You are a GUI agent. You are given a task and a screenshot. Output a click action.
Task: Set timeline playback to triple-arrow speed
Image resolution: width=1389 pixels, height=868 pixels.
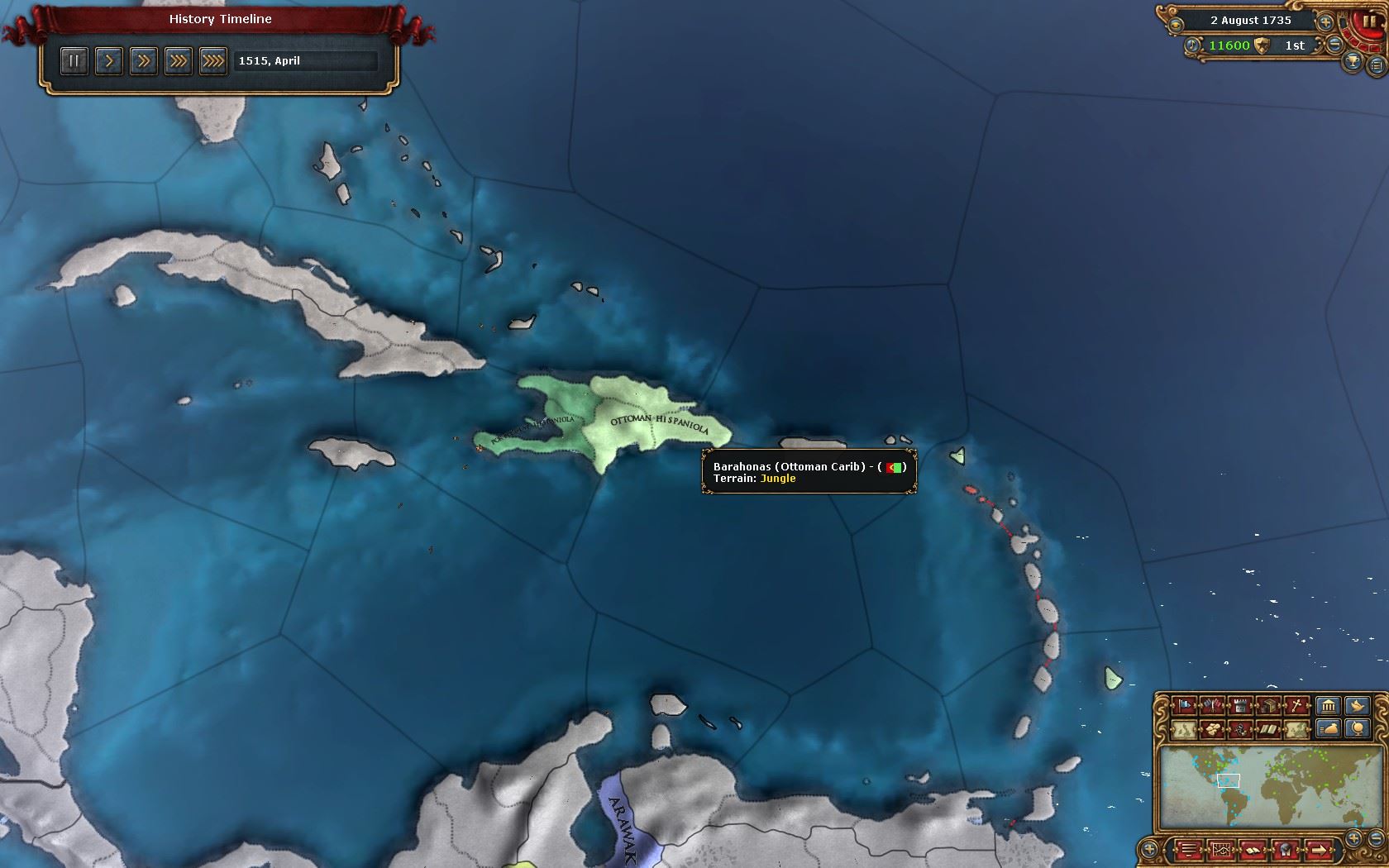point(178,60)
